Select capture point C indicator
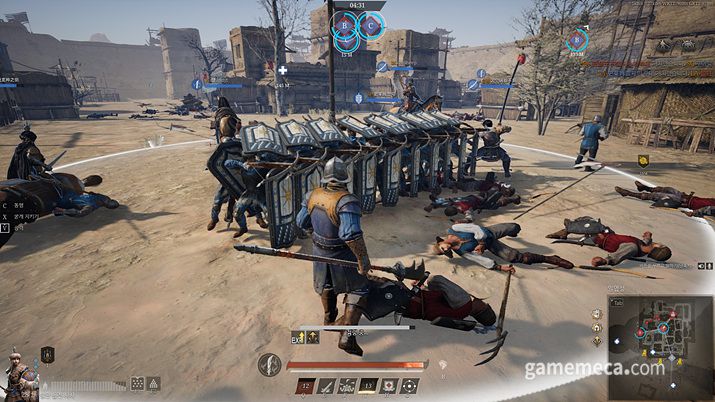Image resolution: width=715 pixels, height=402 pixels. coord(371,24)
